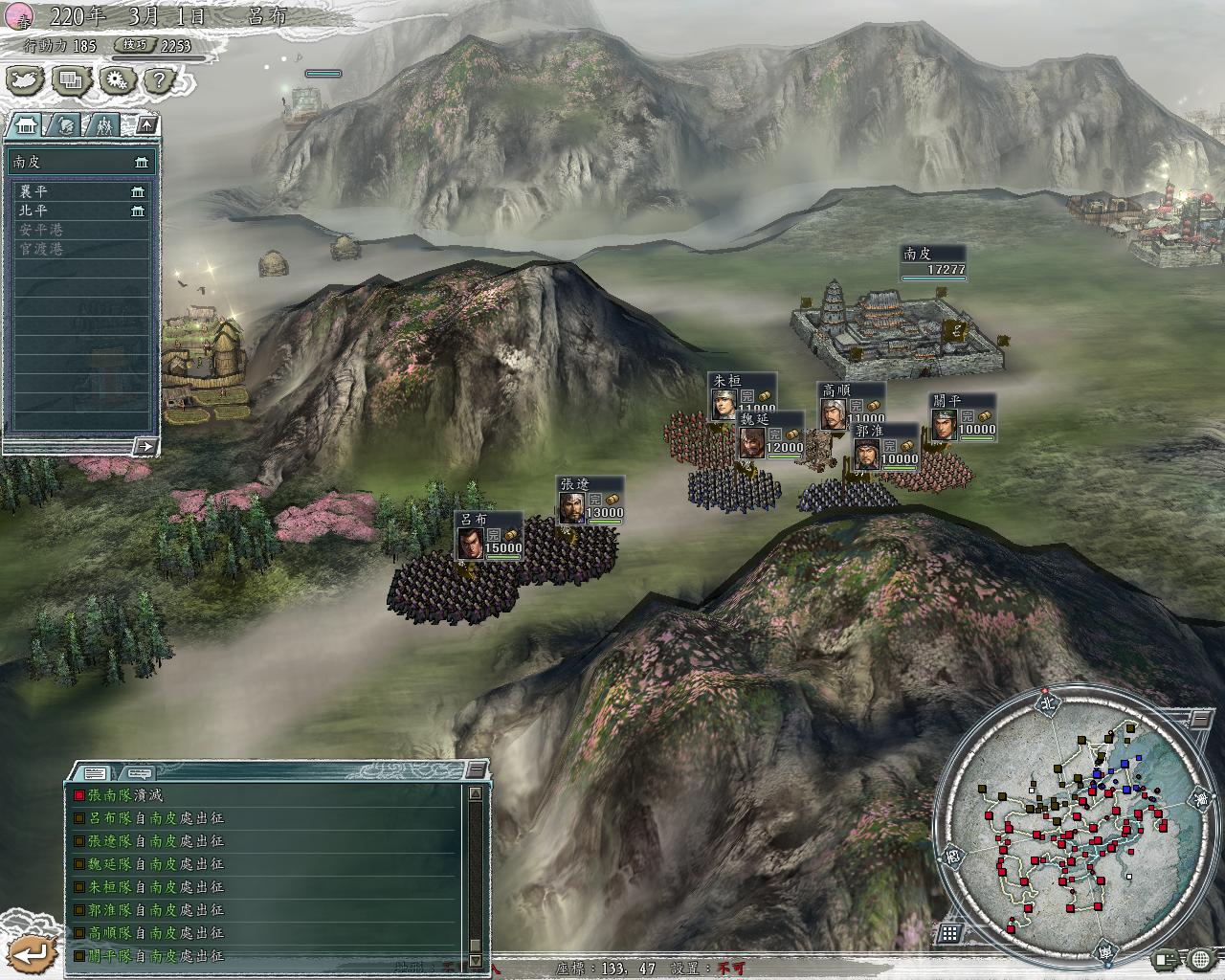
Task: Click the right arrow below the city list
Action: pyautogui.click(x=145, y=445)
